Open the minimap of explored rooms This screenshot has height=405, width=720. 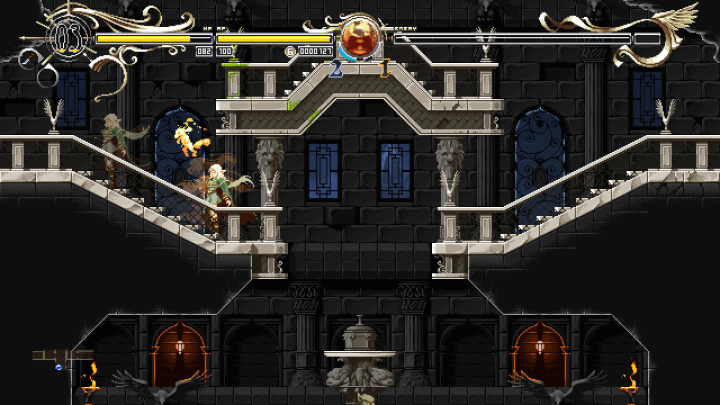[61, 357]
